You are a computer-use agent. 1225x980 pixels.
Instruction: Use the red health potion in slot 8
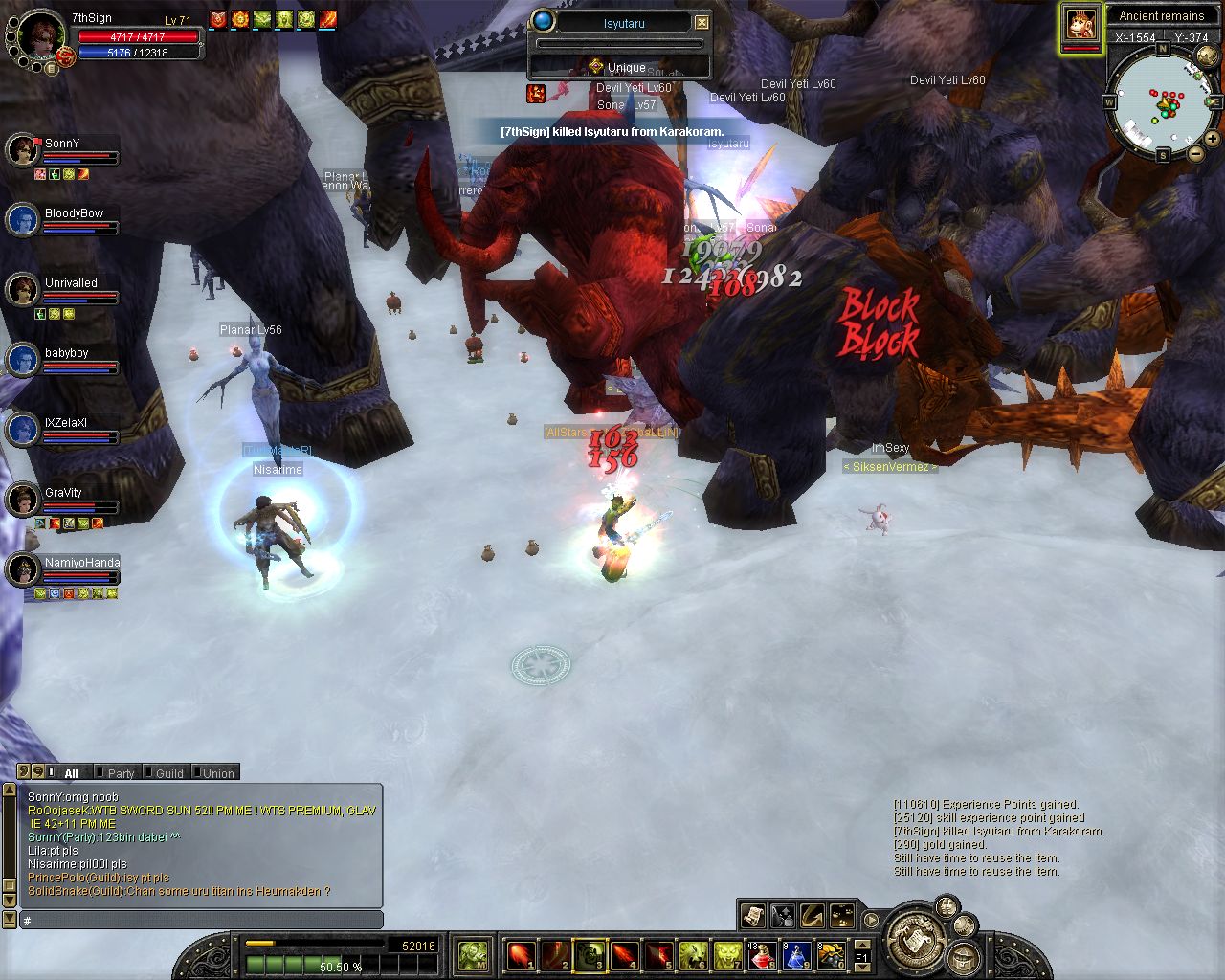point(761,955)
